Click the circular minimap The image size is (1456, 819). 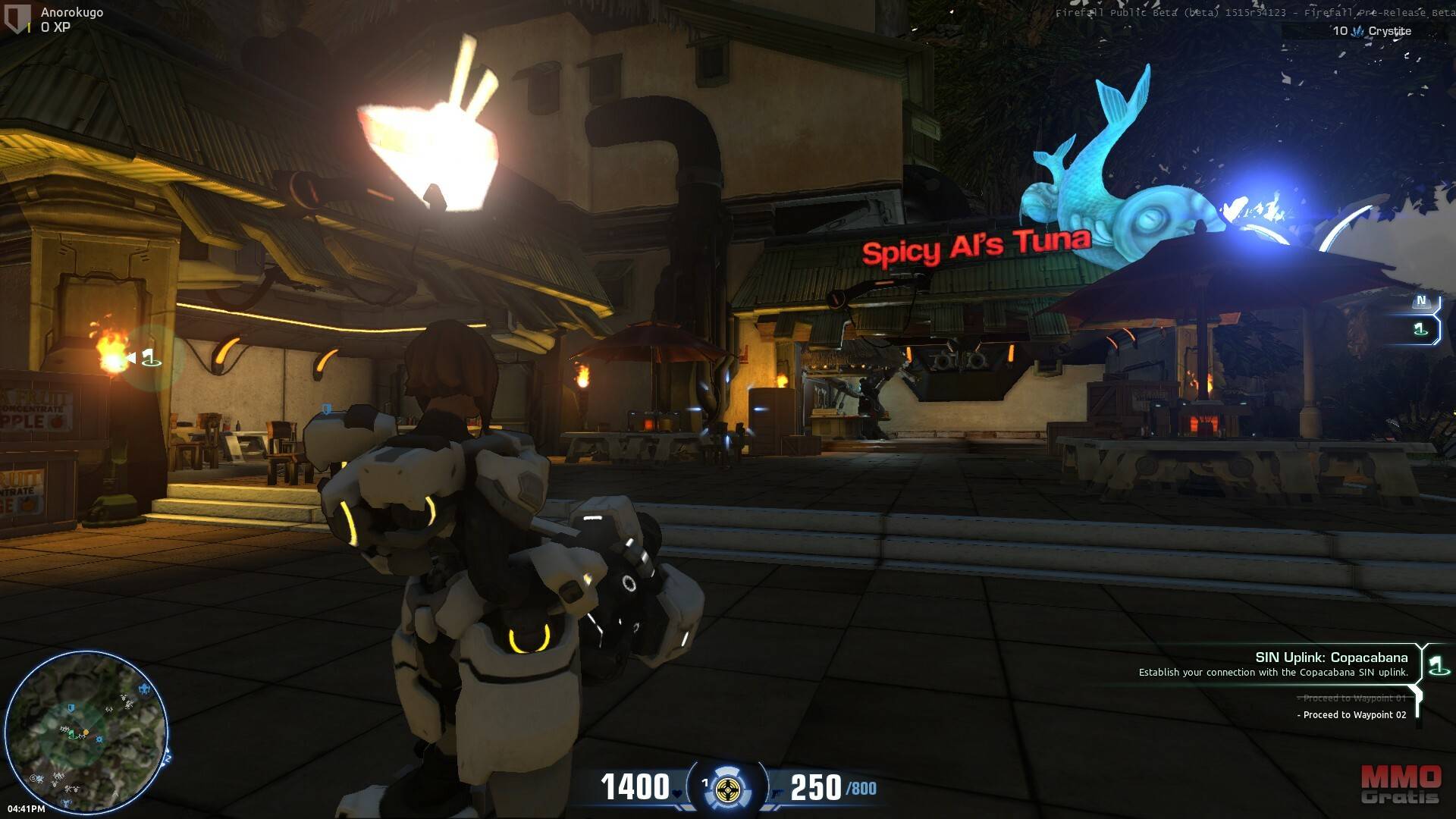coord(86,732)
